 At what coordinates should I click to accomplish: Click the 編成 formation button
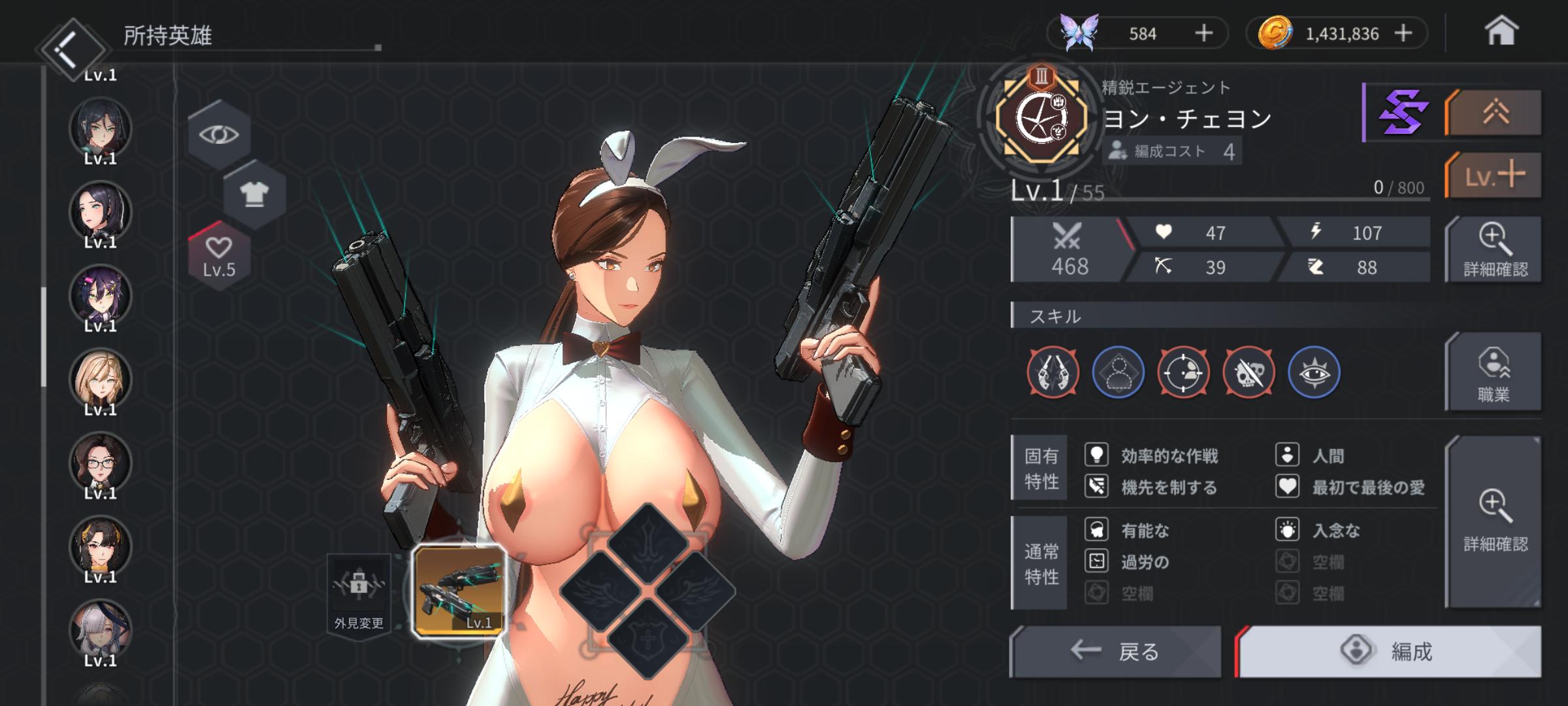(x=1389, y=651)
